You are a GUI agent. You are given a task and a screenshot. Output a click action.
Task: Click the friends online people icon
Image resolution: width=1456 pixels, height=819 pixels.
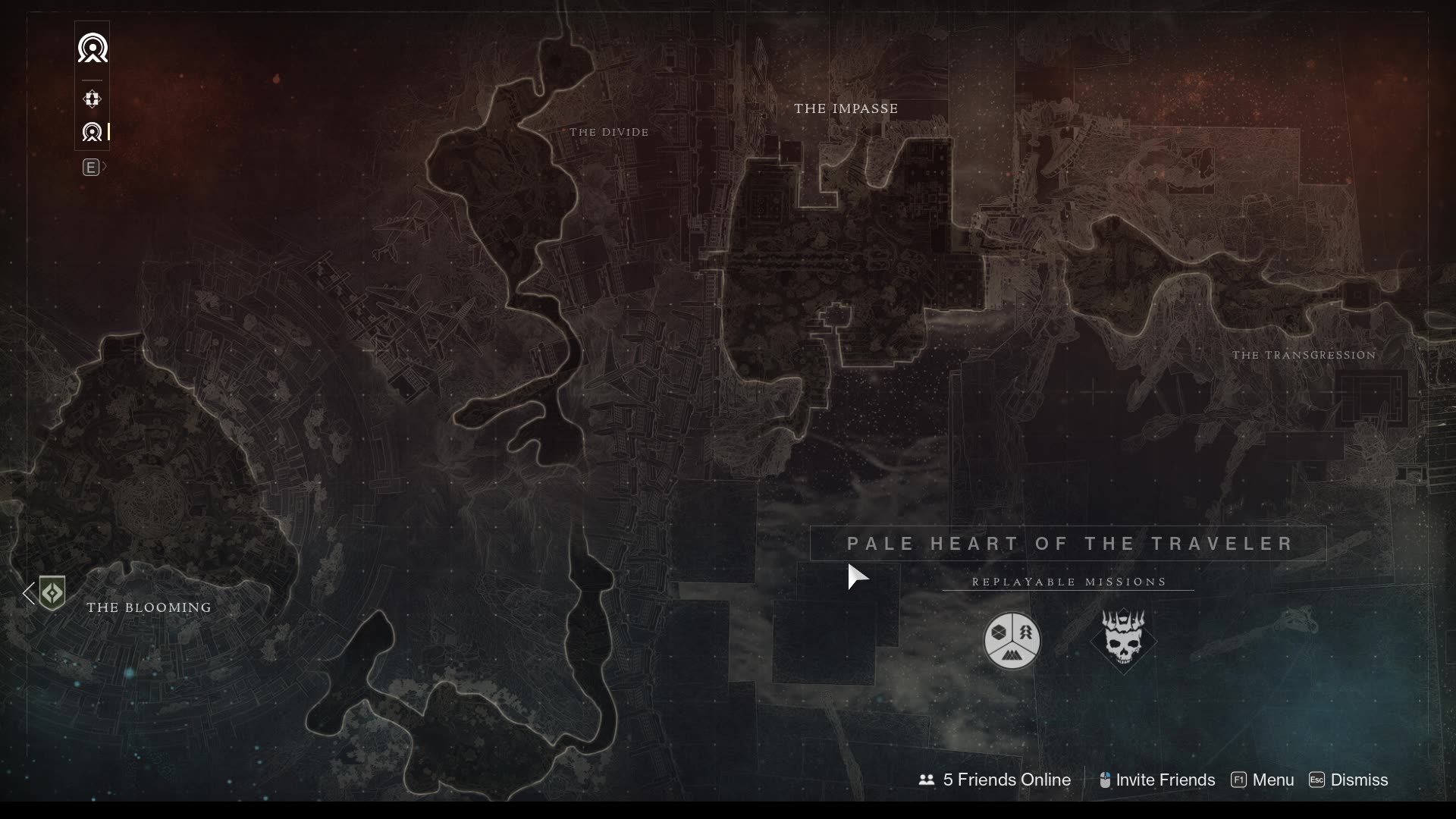tap(926, 780)
